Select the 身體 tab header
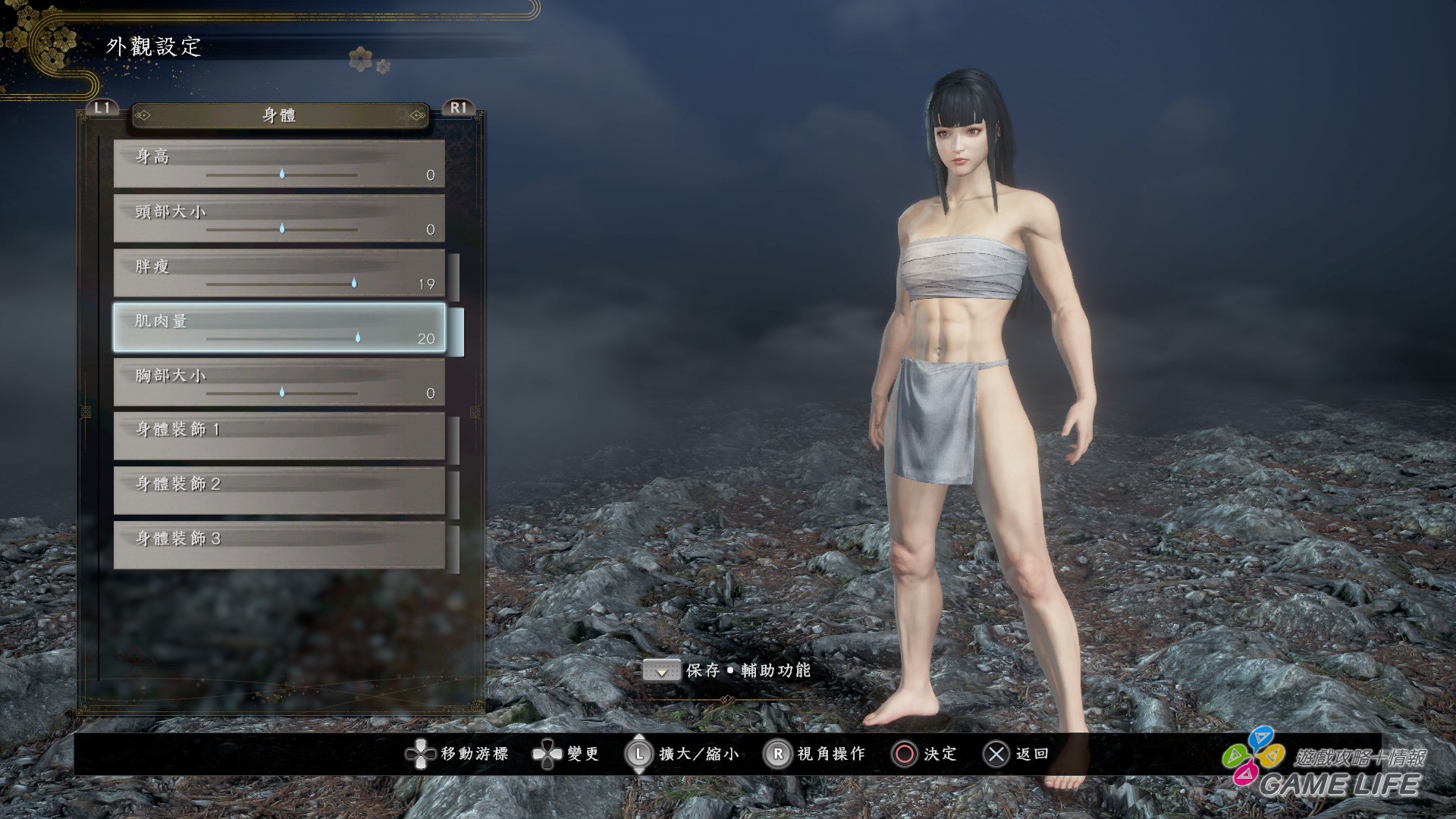Viewport: 1456px width, 819px height. [278, 115]
